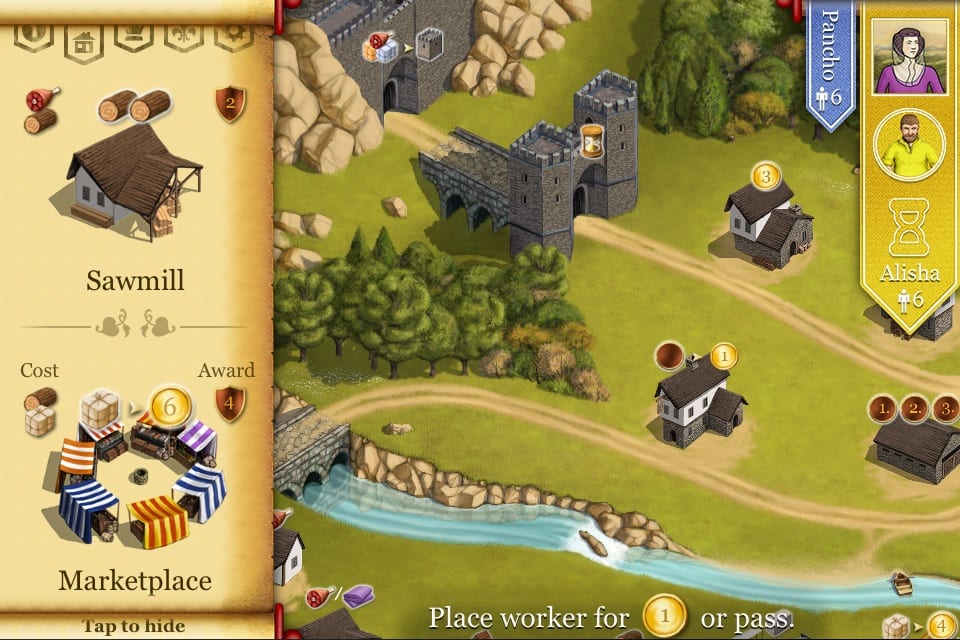Open the buildings tab with house icon
The width and height of the screenshot is (960, 640).
pos(83,40)
